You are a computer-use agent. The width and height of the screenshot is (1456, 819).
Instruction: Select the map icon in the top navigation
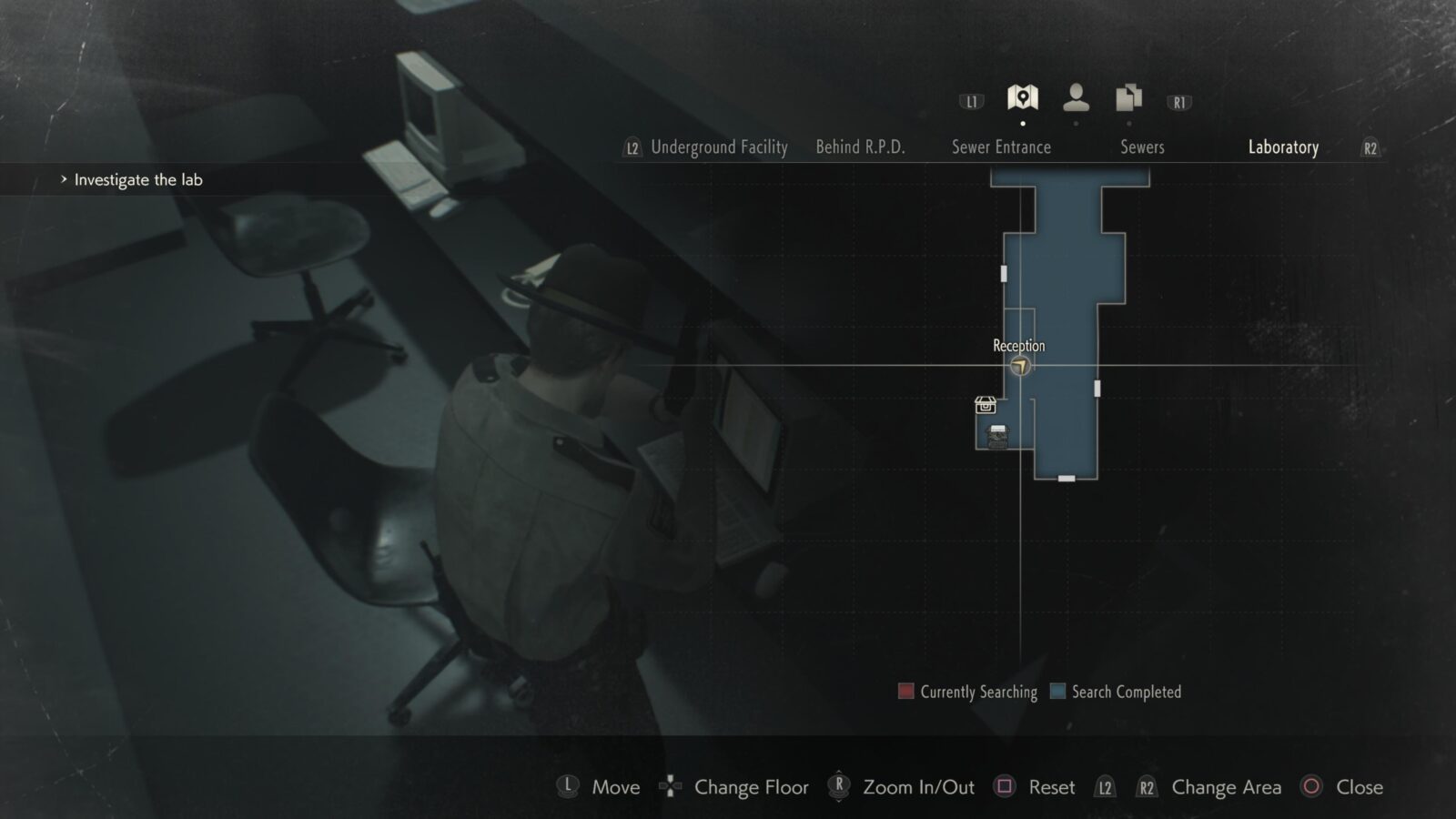point(1023,97)
